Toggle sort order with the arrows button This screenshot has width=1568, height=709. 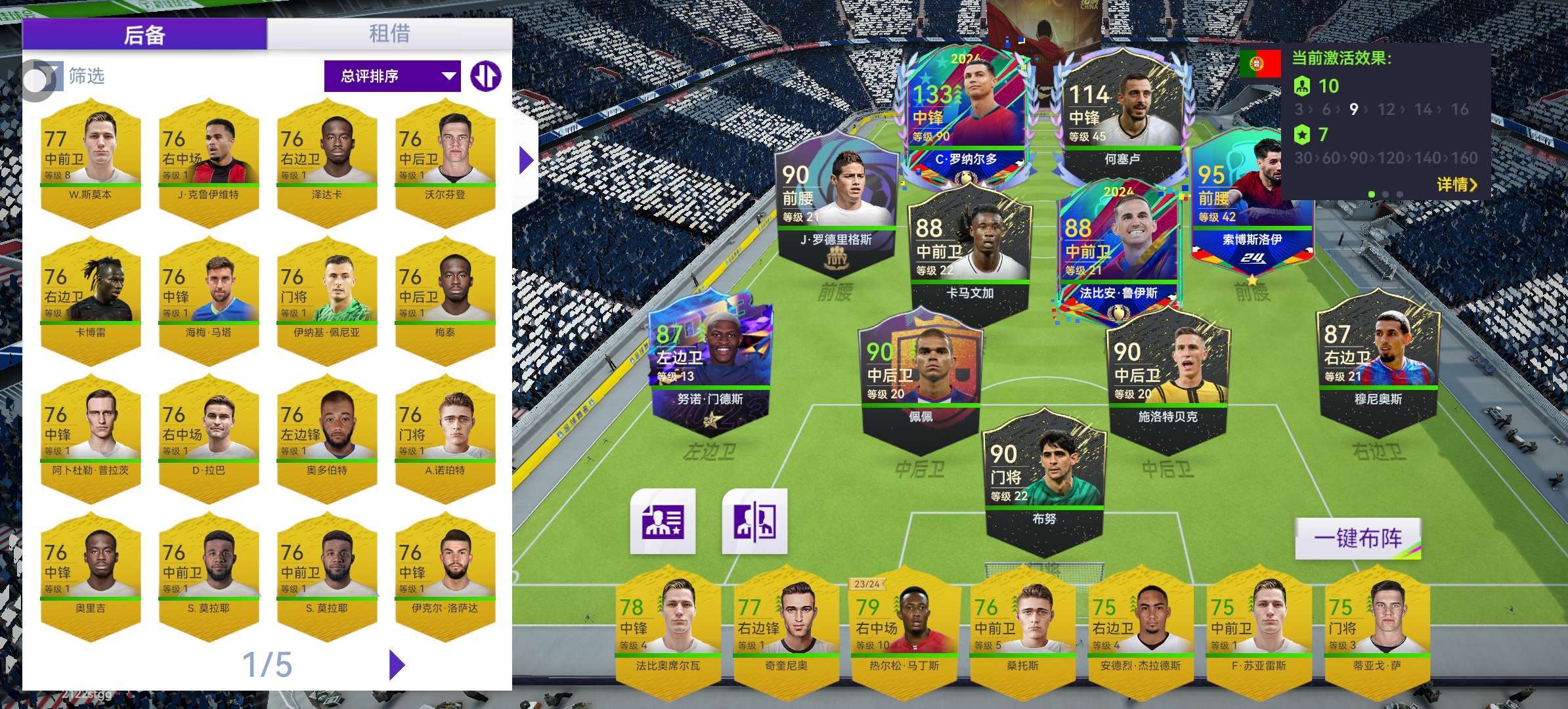point(486,76)
